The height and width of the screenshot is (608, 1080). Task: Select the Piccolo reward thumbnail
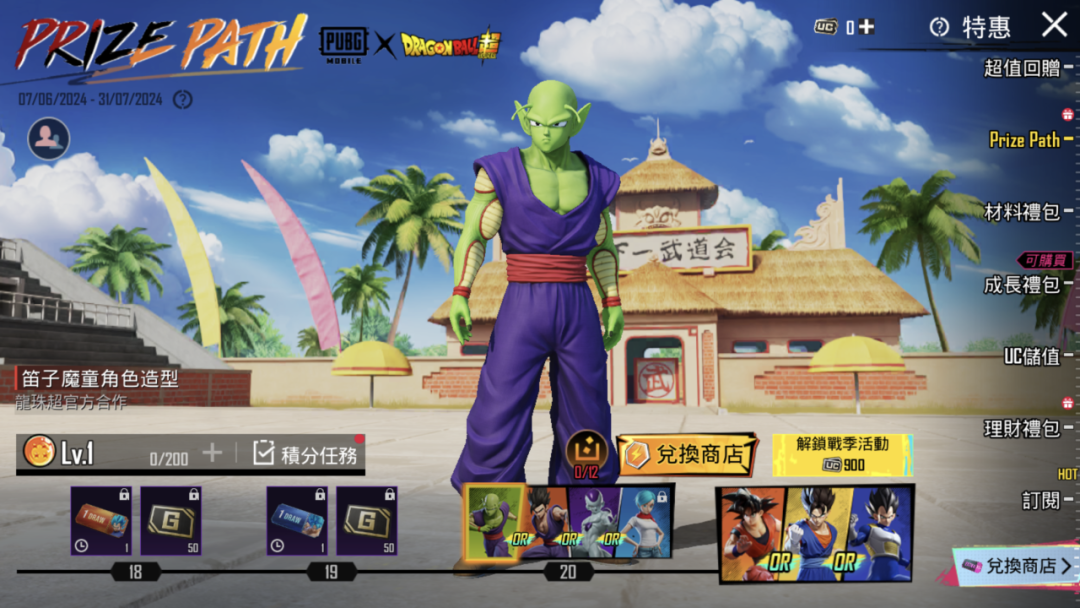coord(494,520)
